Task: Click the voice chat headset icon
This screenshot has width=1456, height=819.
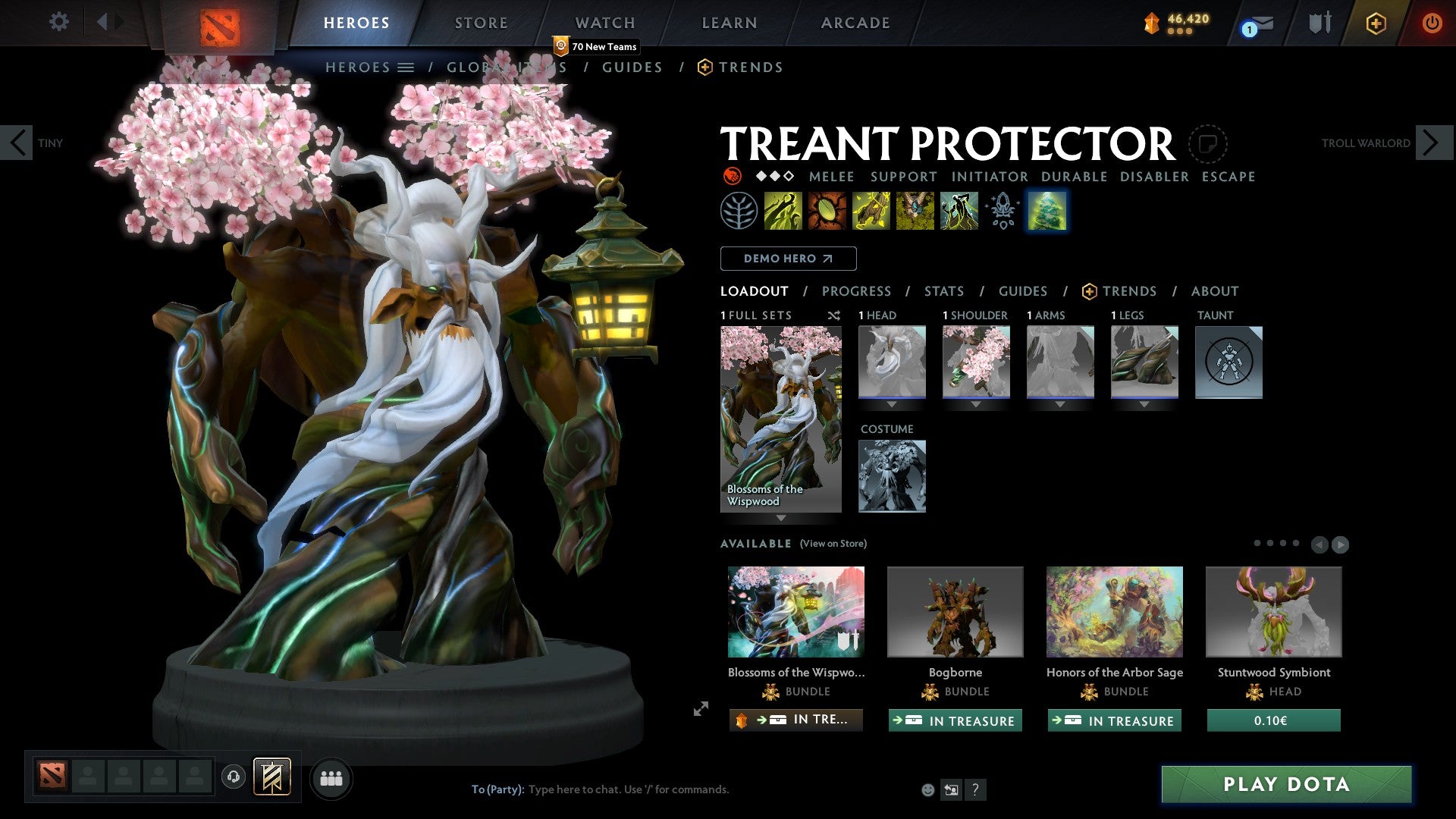Action: tap(233, 778)
